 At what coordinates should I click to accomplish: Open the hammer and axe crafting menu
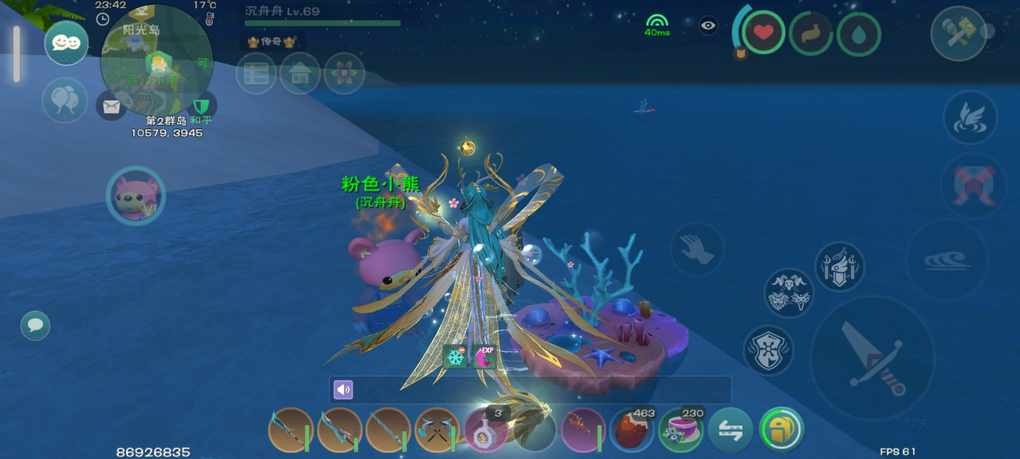point(958,33)
